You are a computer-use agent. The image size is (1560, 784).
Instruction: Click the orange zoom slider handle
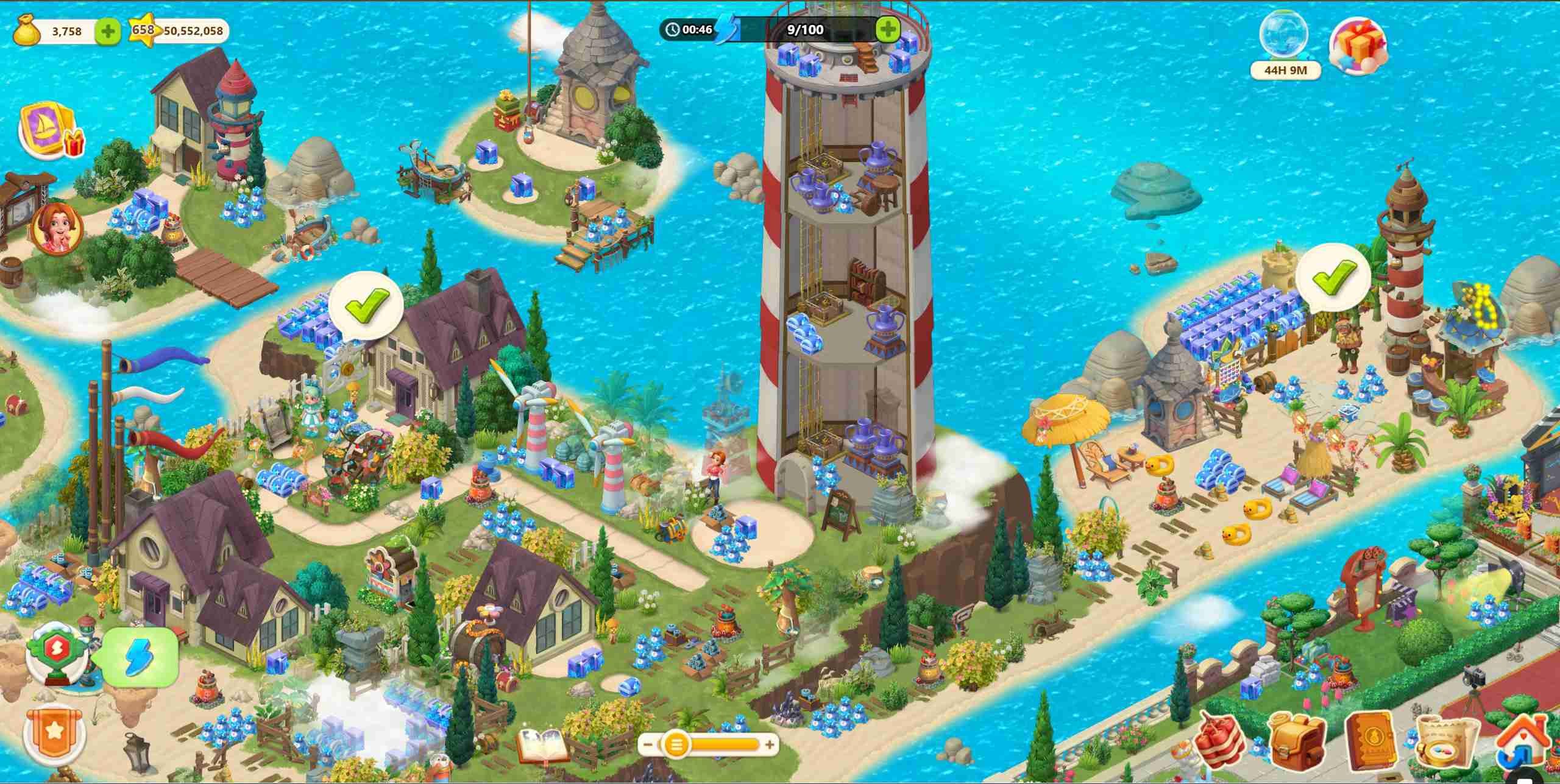675,744
